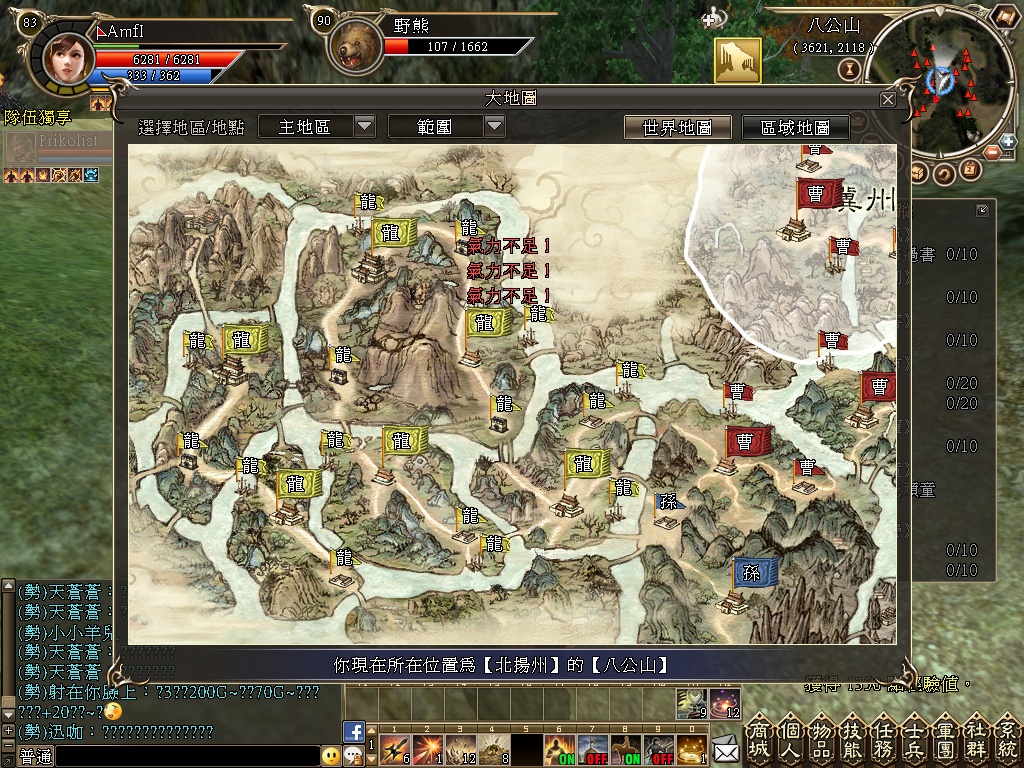Switch to the 世界地圖 view
1024x768 pixels.
click(x=677, y=128)
